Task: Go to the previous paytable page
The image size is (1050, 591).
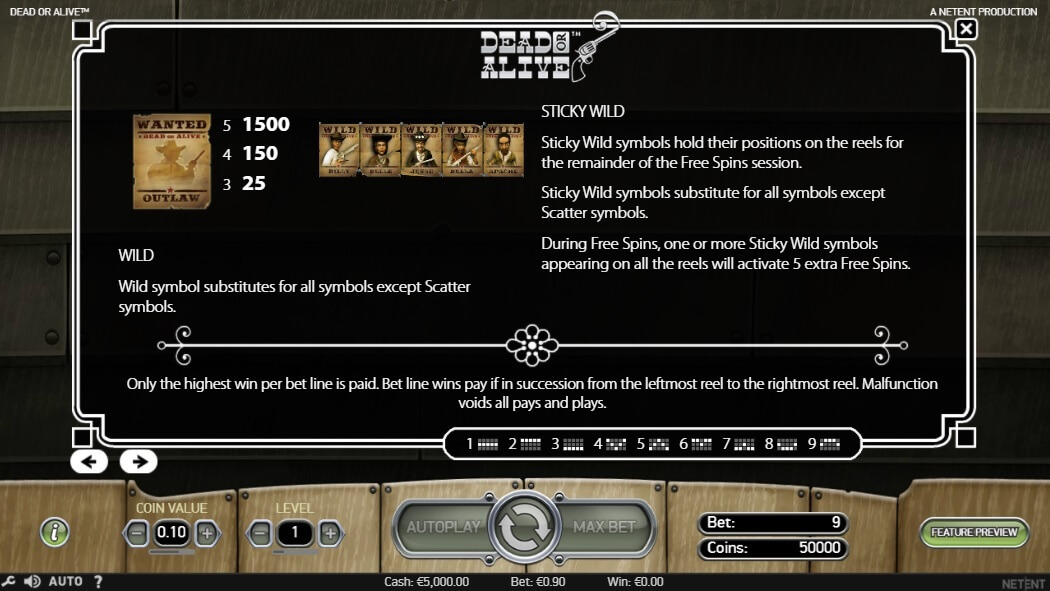Action: pos(88,461)
